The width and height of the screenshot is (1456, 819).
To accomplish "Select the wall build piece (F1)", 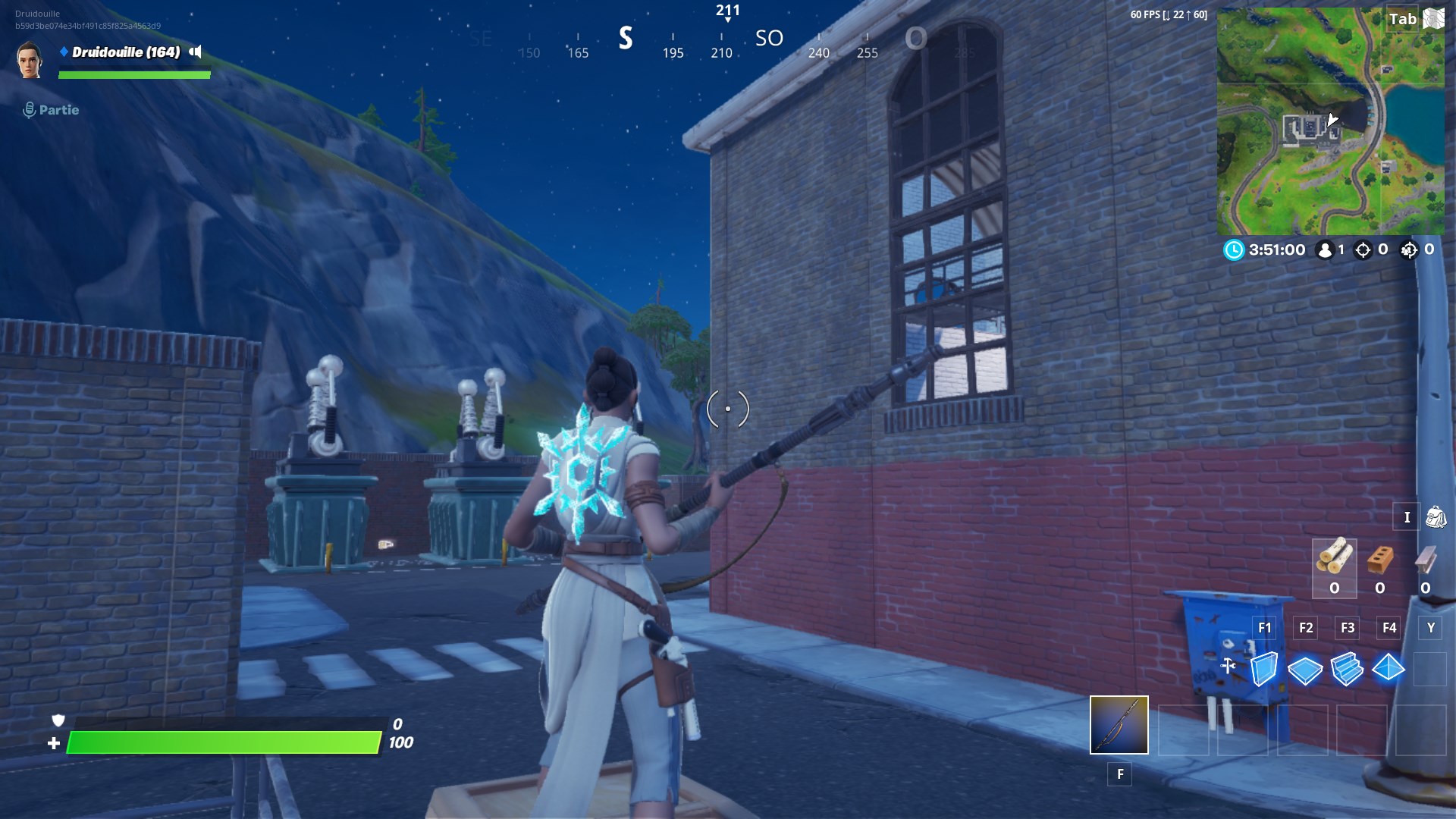I will (x=1263, y=668).
